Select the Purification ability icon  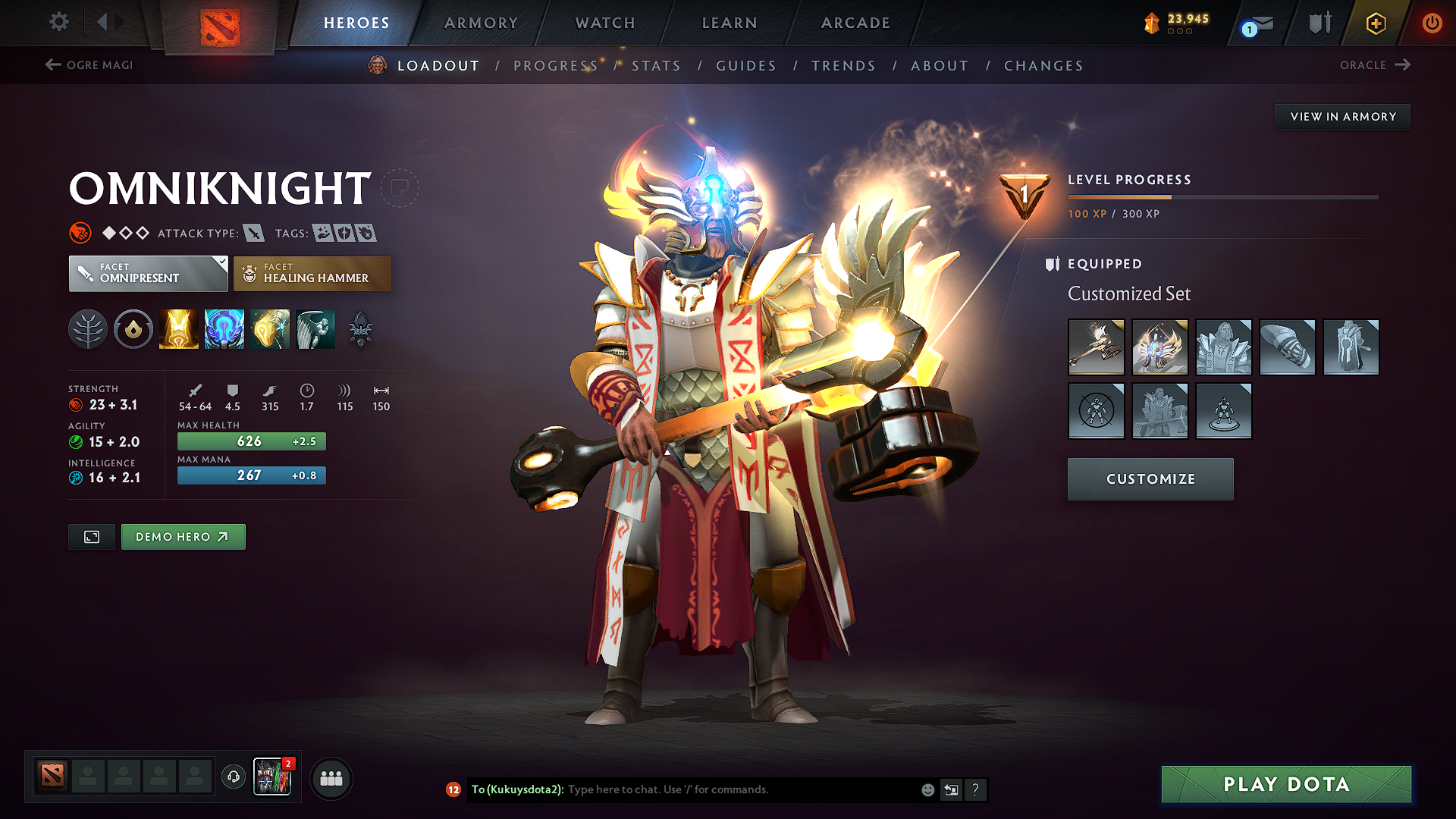click(179, 328)
